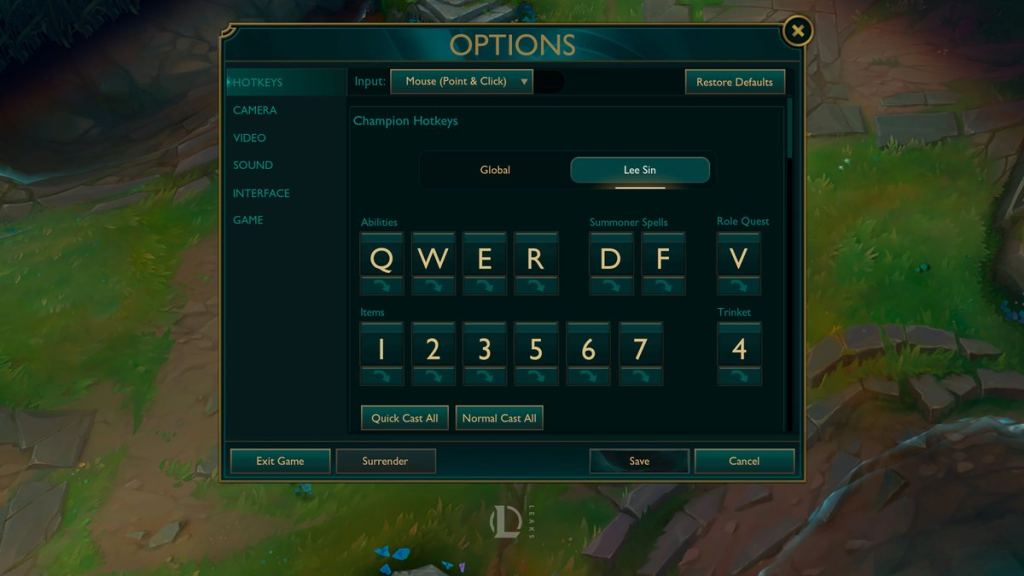Open the Input mode dropdown
The image size is (1024, 576).
coord(462,82)
